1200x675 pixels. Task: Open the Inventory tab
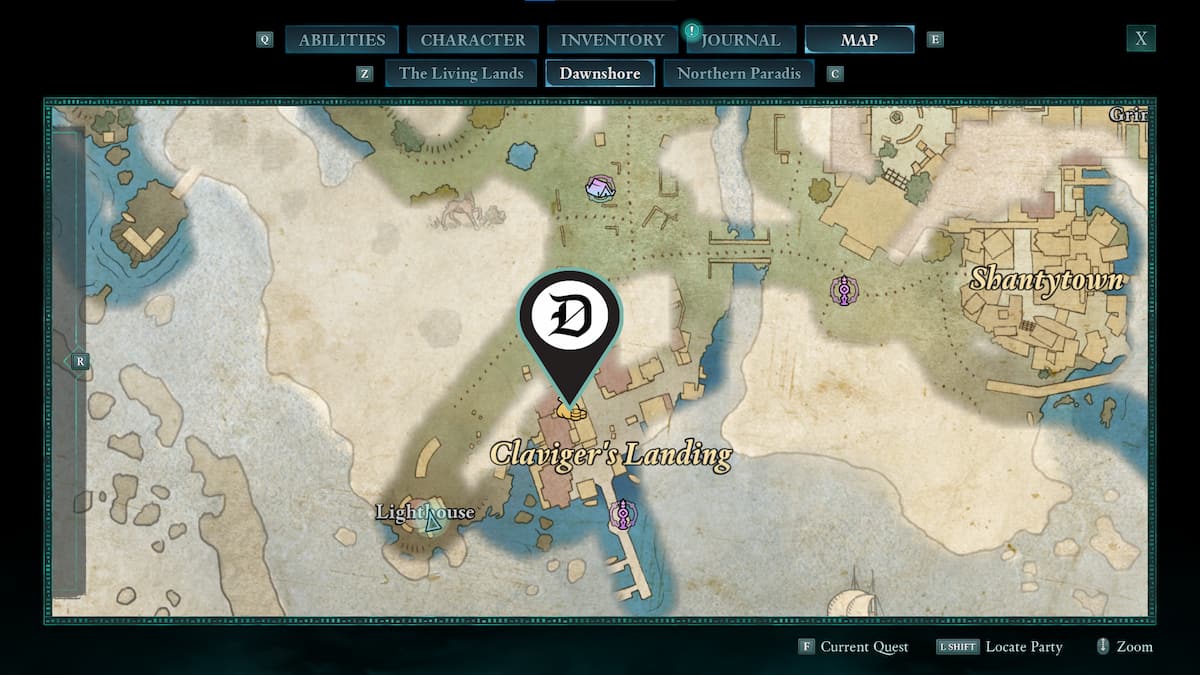(612, 40)
